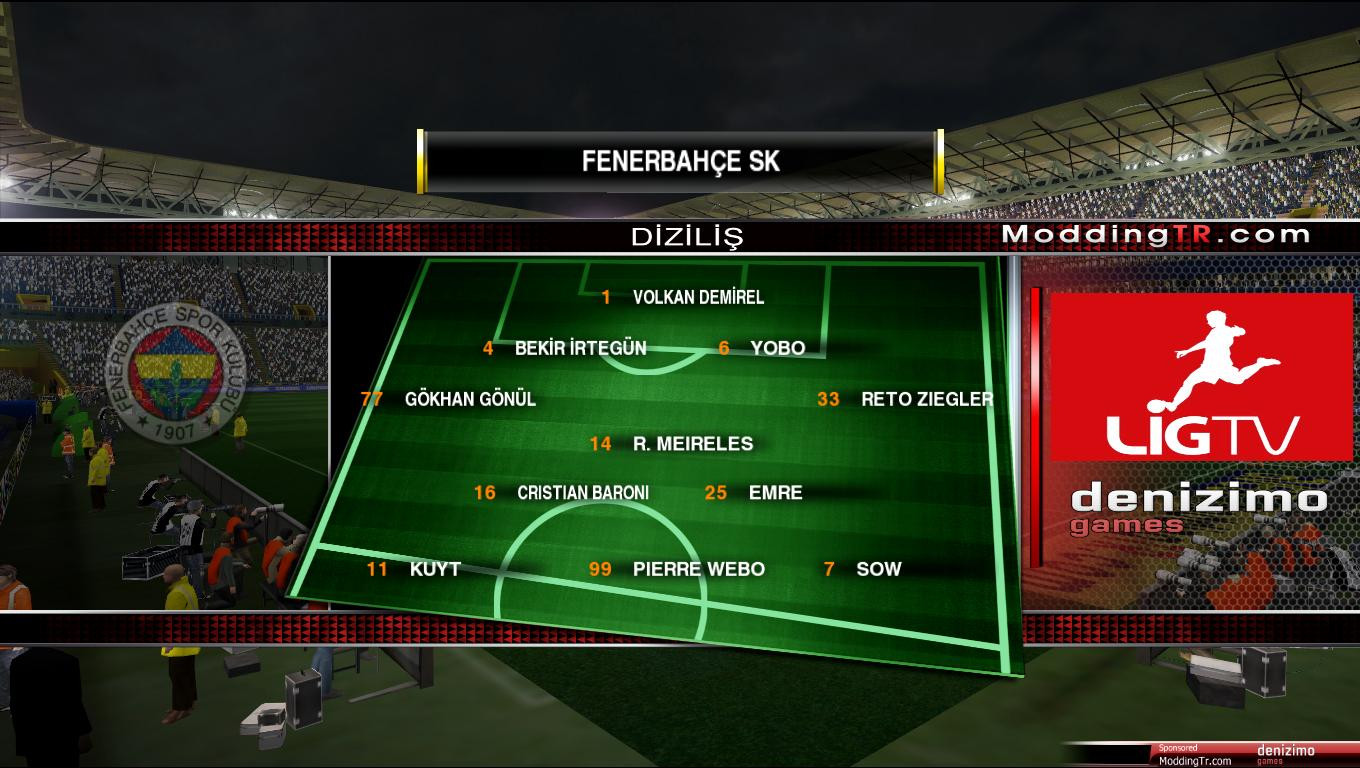Open the ModdingTR.com header link
Viewport: 1360px width, 768px height.
tap(1156, 235)
